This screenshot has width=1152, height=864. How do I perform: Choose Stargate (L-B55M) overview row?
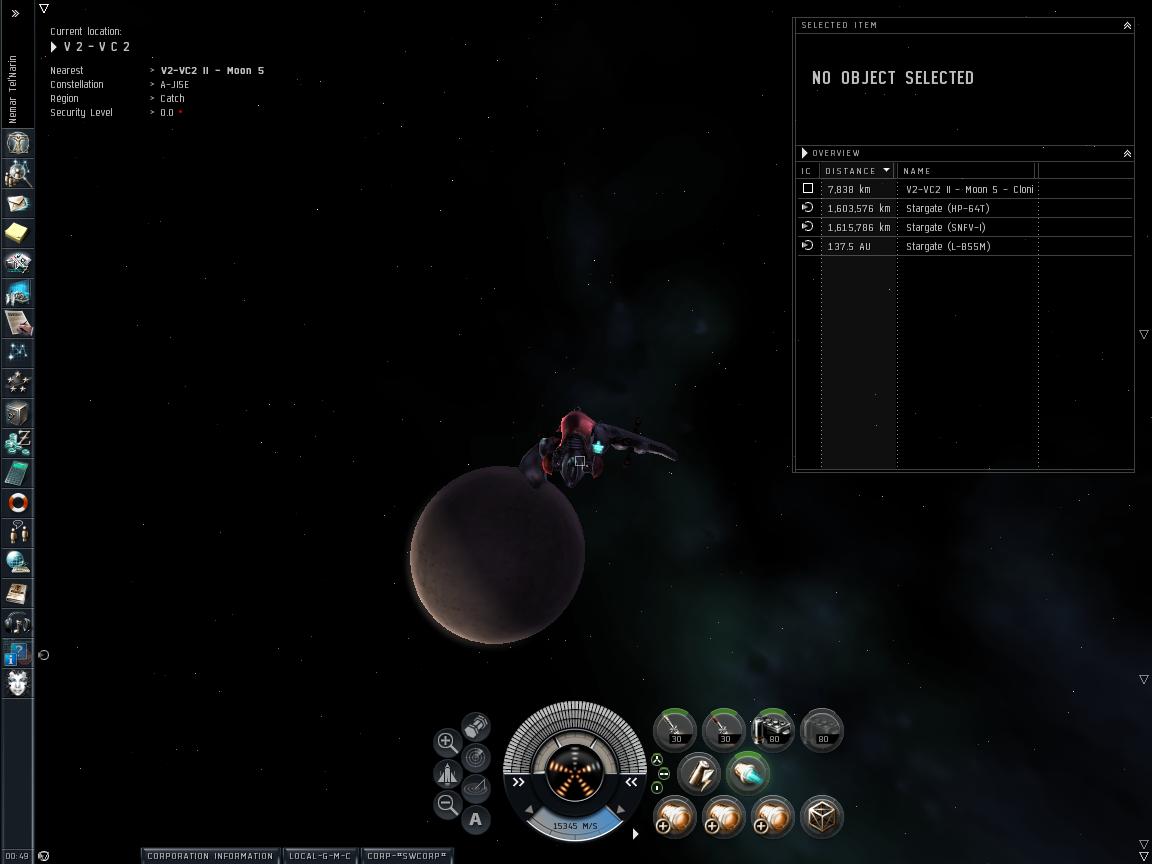coord(948,246)
